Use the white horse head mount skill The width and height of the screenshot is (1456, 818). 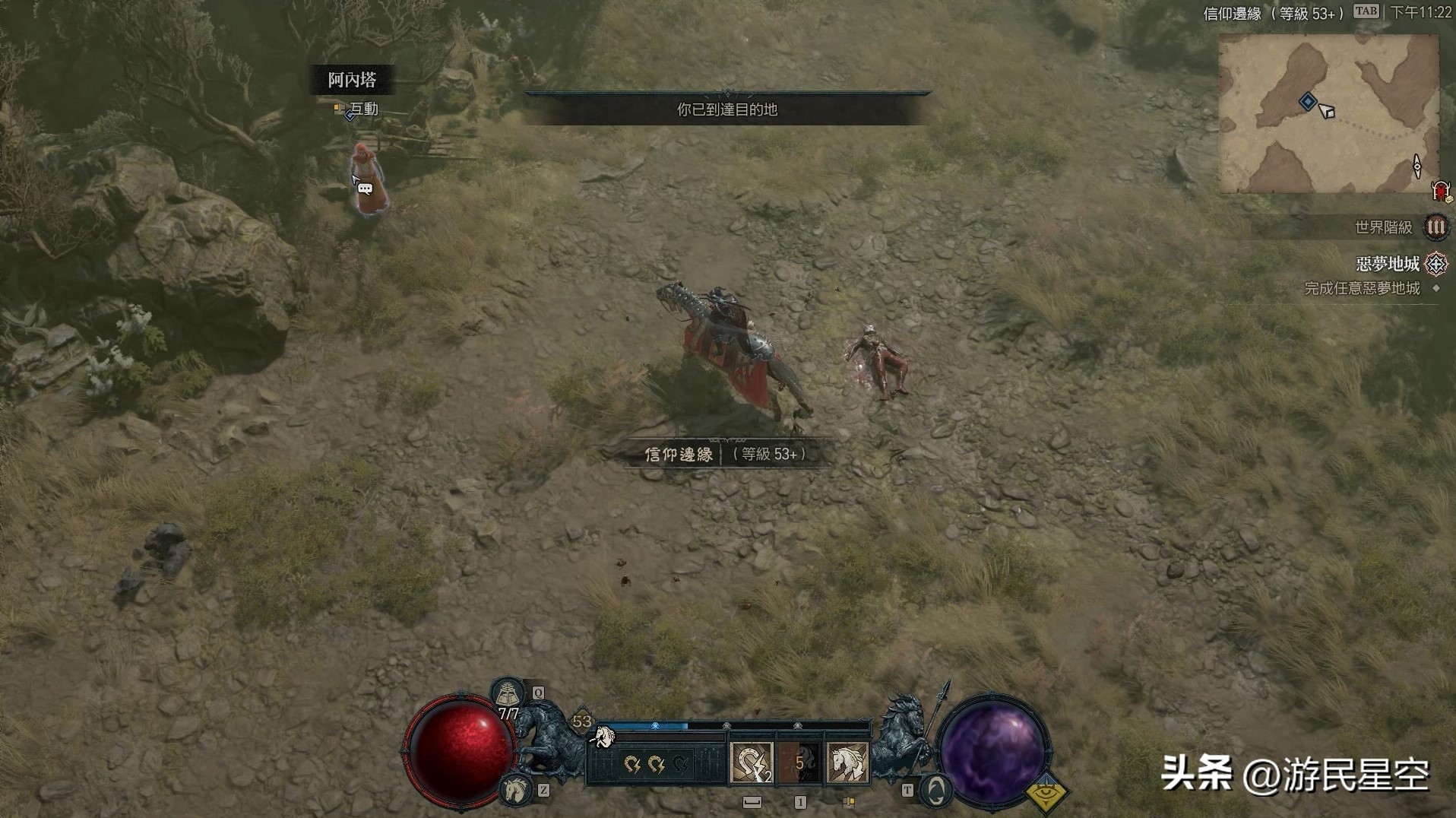point(847,763)
